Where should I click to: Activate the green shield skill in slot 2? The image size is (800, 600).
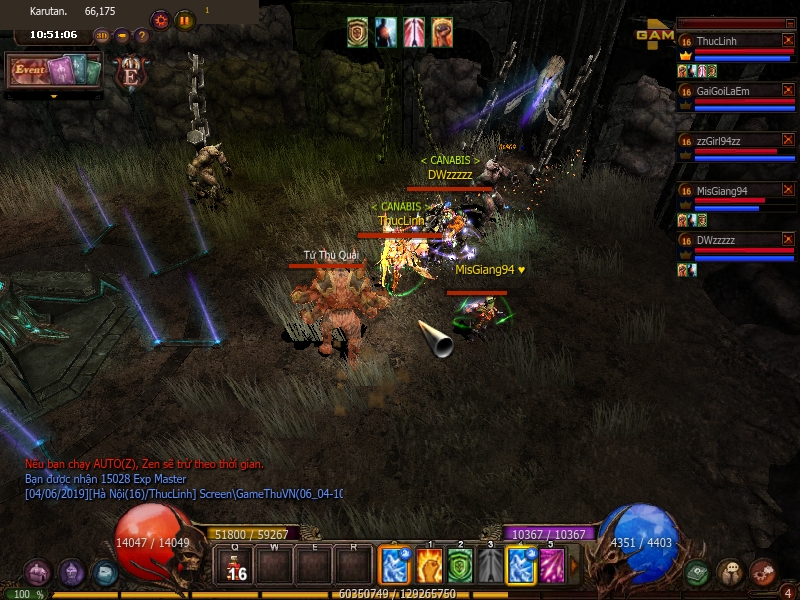tap(460, 566)
